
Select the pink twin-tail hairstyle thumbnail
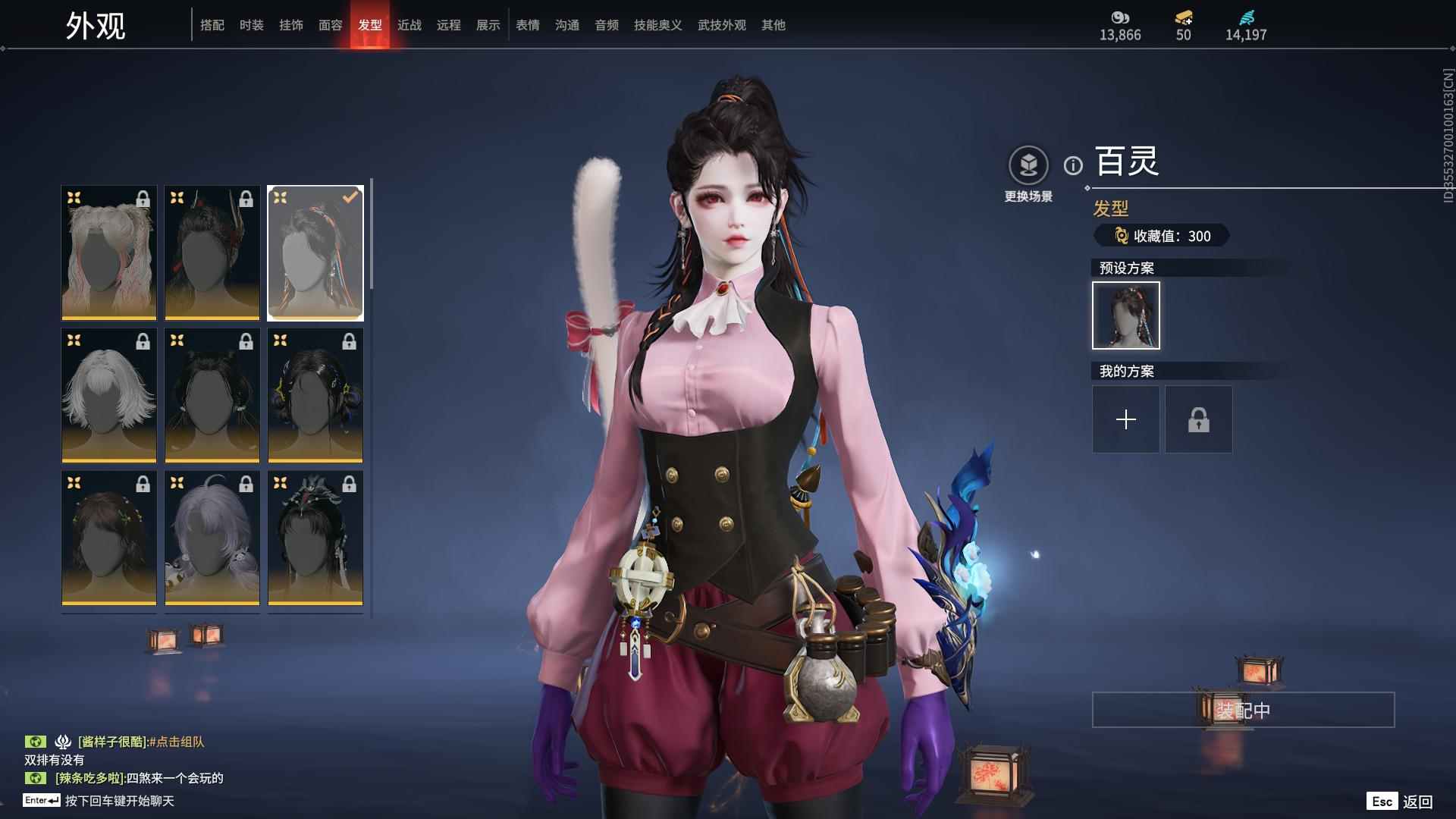tap(109, 253)
